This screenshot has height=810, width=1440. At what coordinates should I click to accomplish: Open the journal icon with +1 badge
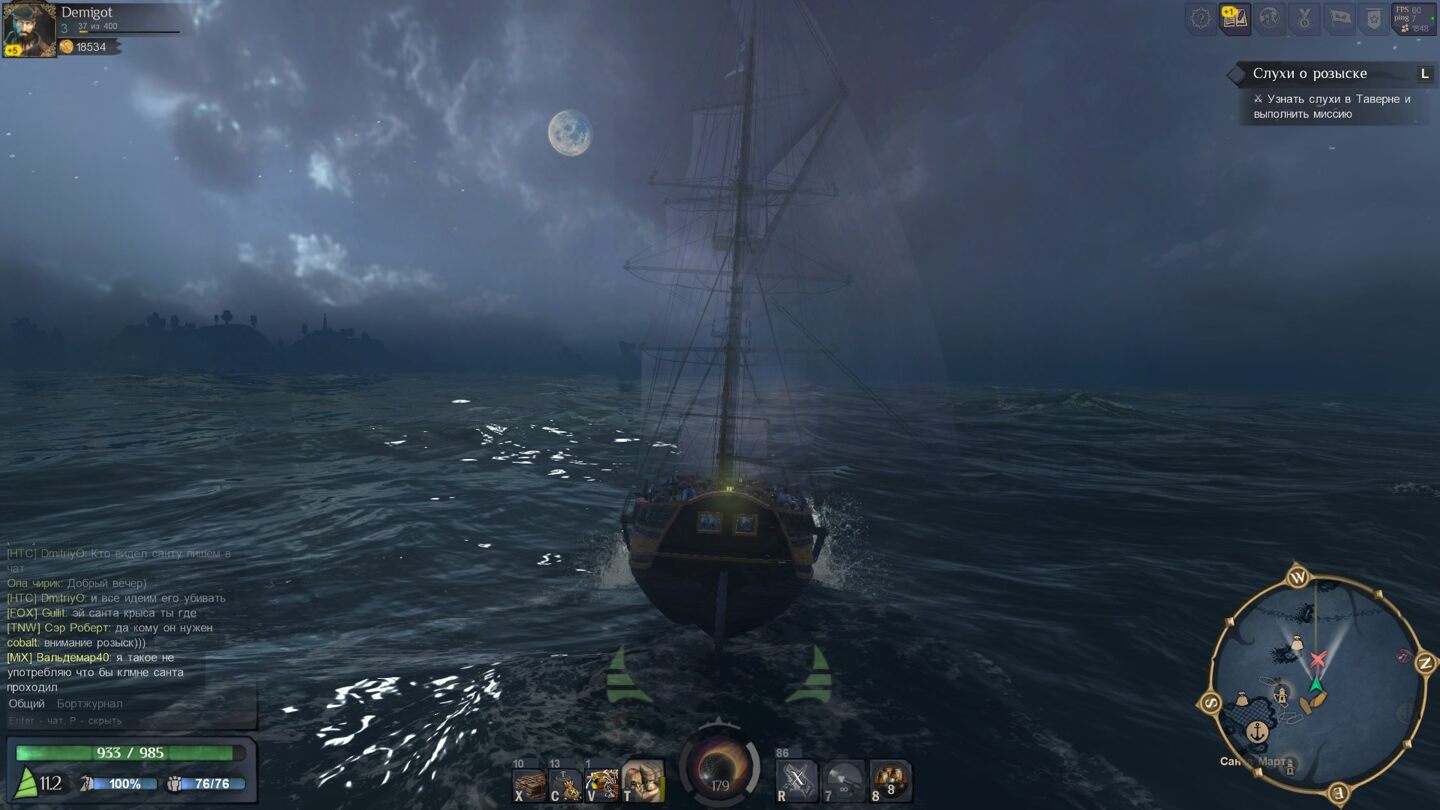point(1236,19)
